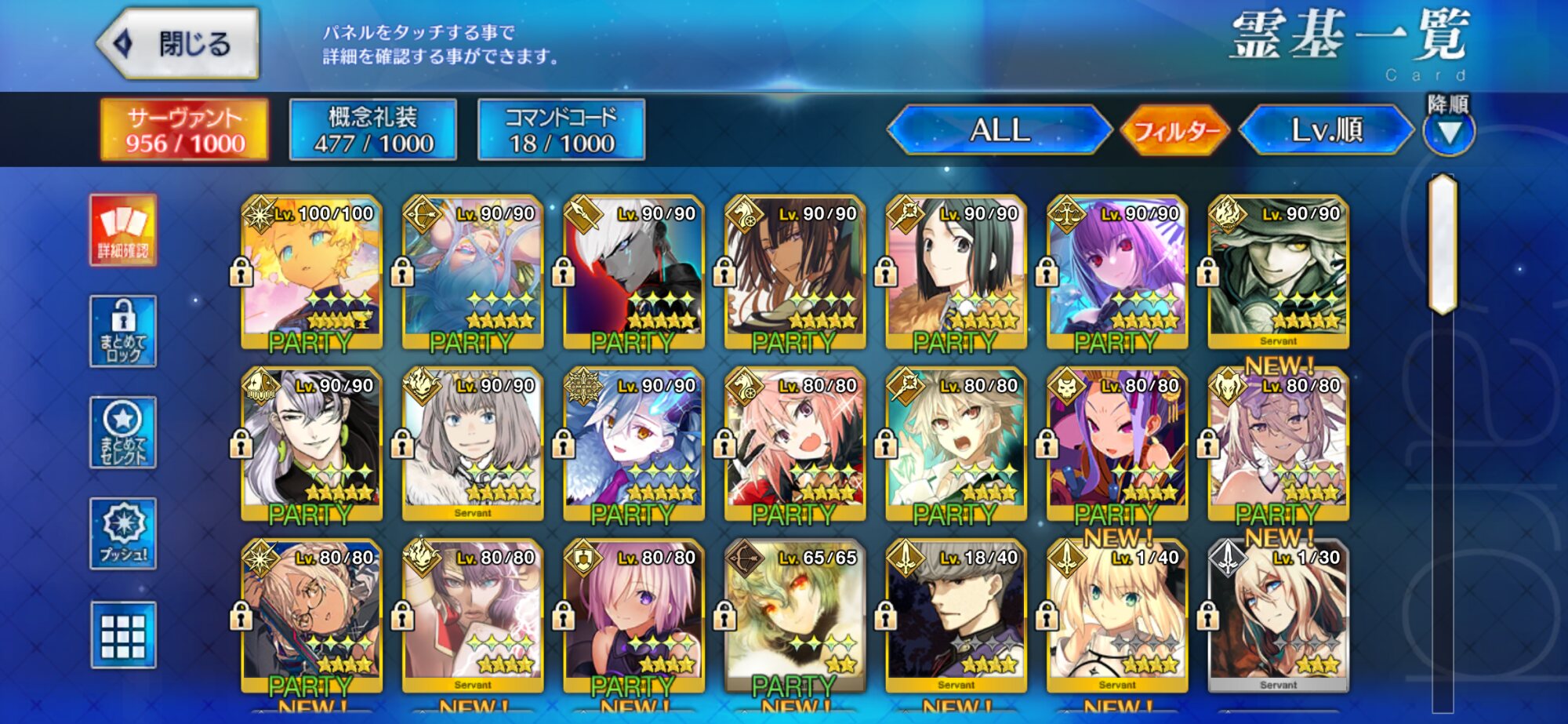Open the purple-haired Lv. 90/90 caster card
The image size is (1568, 724).
click(x=1117, y=271)
